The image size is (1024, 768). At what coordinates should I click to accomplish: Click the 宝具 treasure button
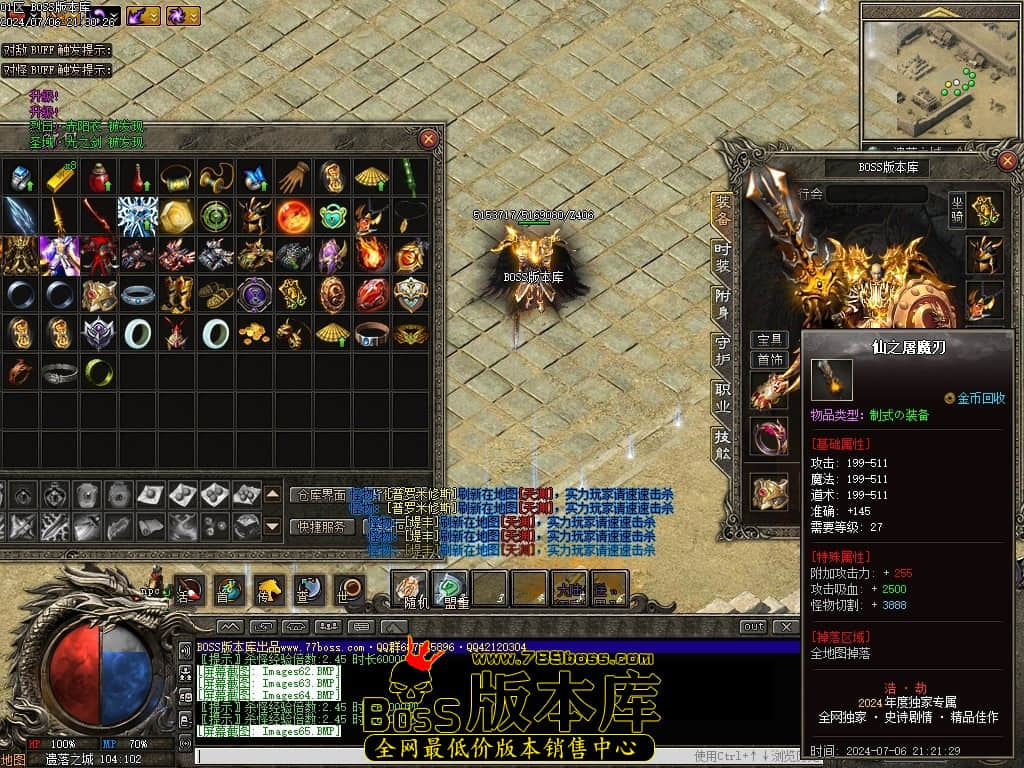pyautogui.click(x=769, y=340)
